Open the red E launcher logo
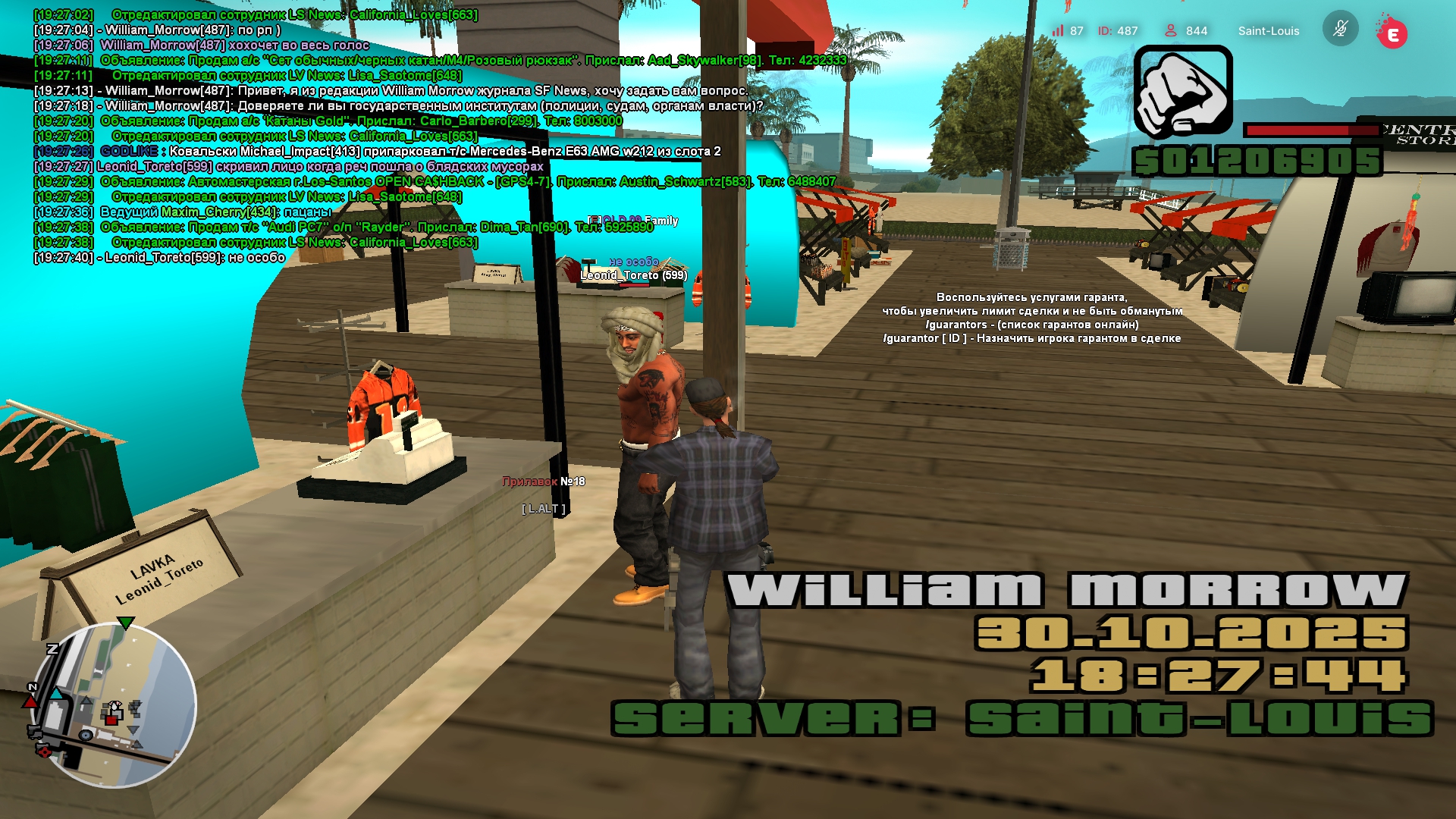 coord(1392,33)
